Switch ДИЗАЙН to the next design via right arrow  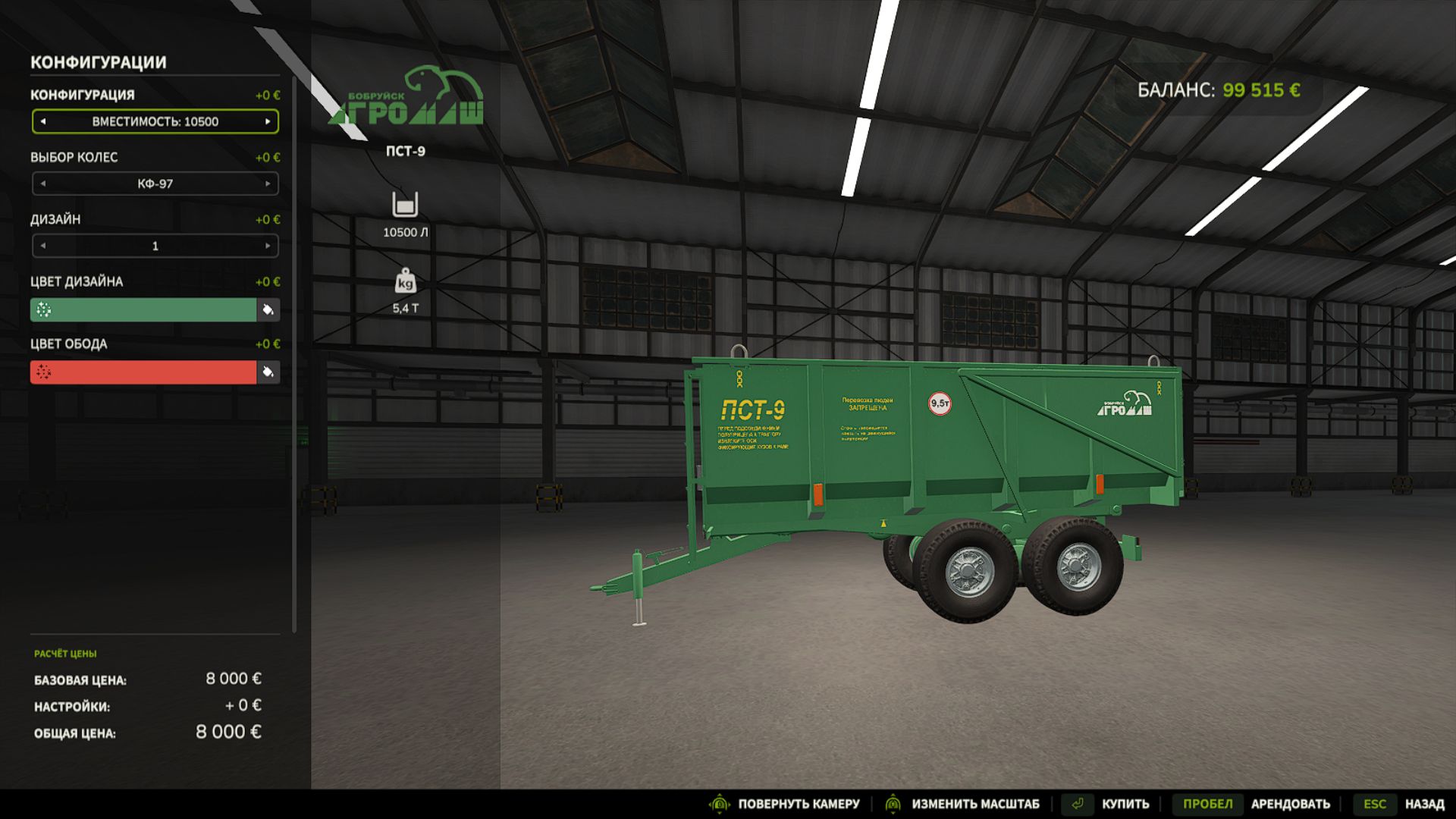tap(268, 246)
